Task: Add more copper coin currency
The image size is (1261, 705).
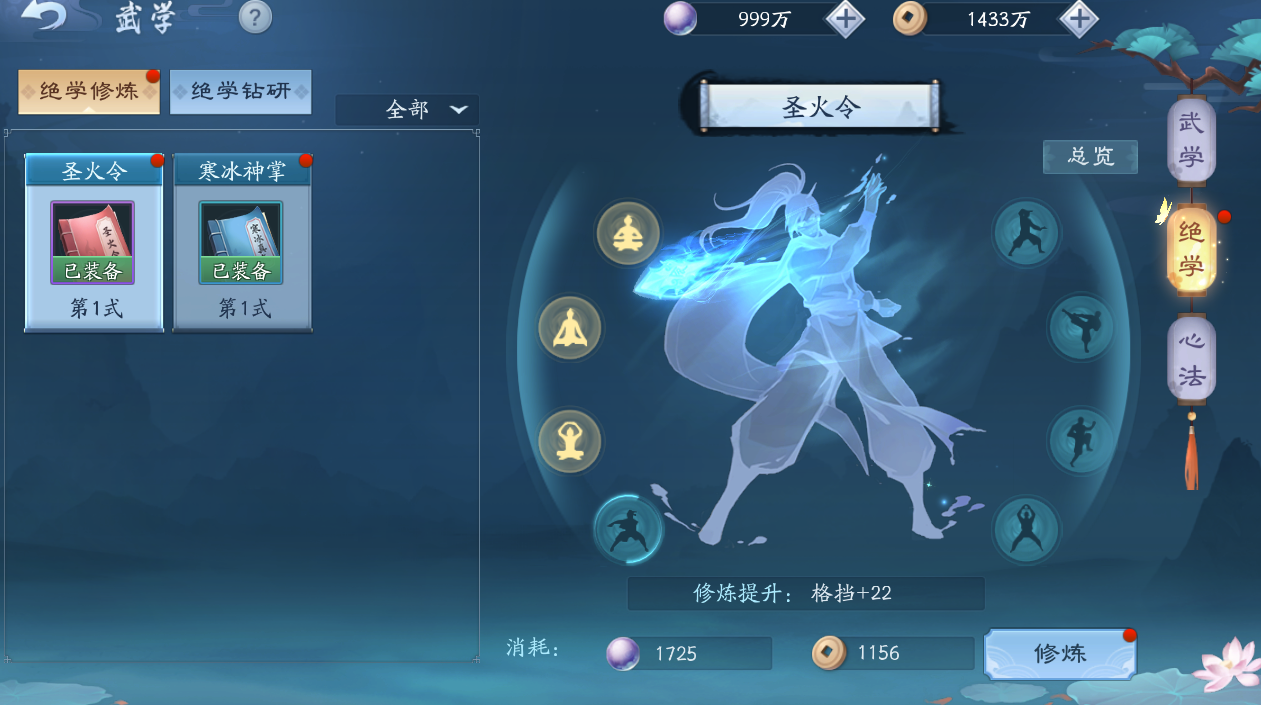Action: (x=1079, y=18)
